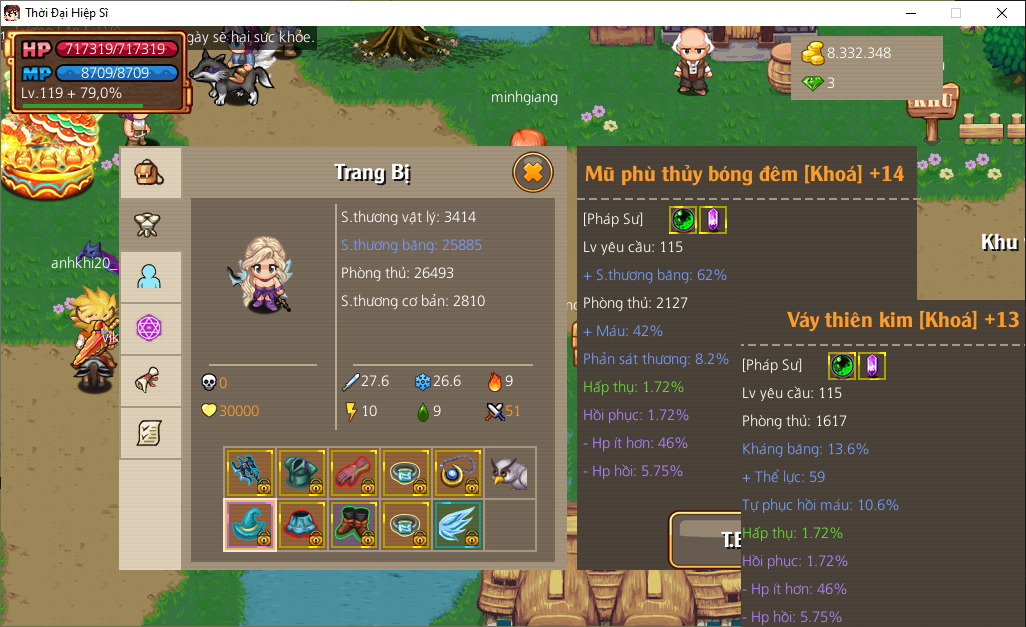Switch to the equipment armor tab

[150, 226]
